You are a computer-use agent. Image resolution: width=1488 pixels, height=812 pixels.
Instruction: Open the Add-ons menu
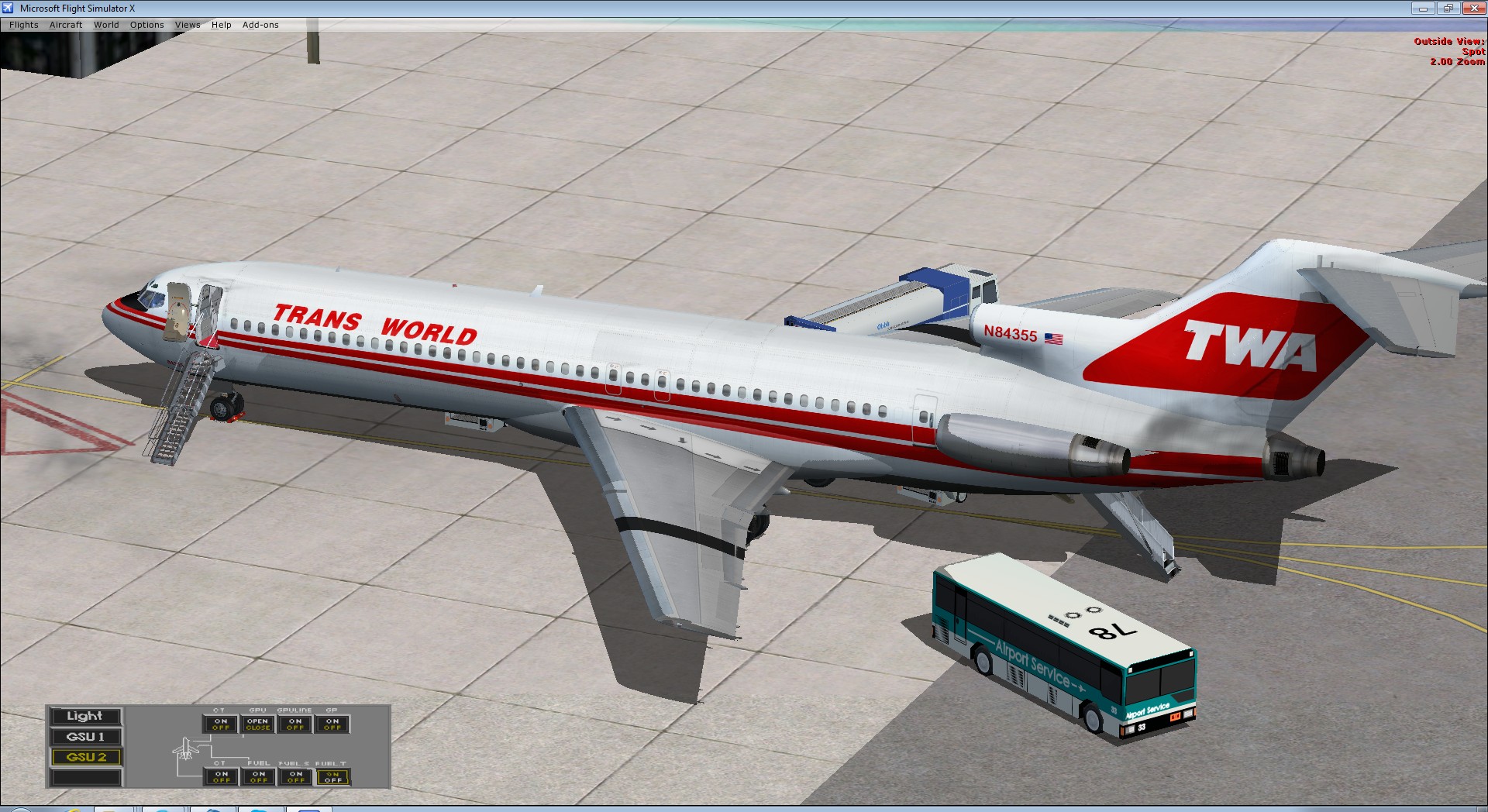pyautogui.click(x=260, y=24)
